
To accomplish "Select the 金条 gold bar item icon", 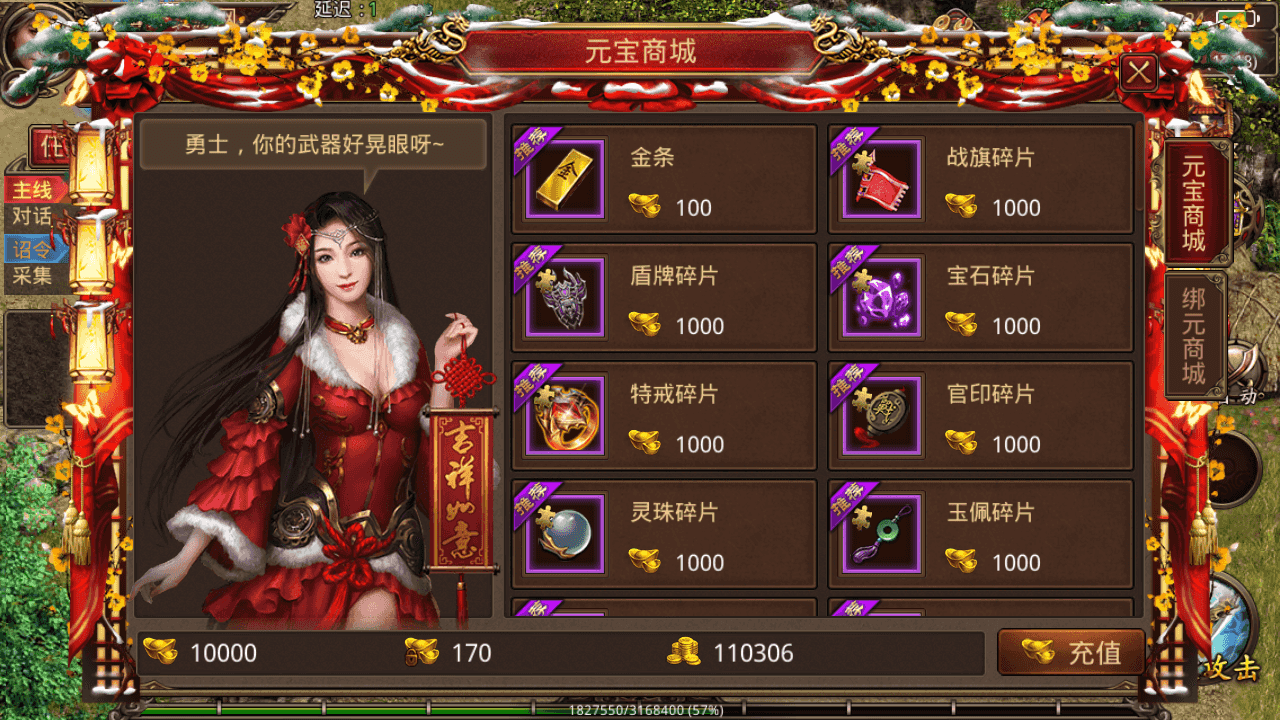I will pos(564,178).
